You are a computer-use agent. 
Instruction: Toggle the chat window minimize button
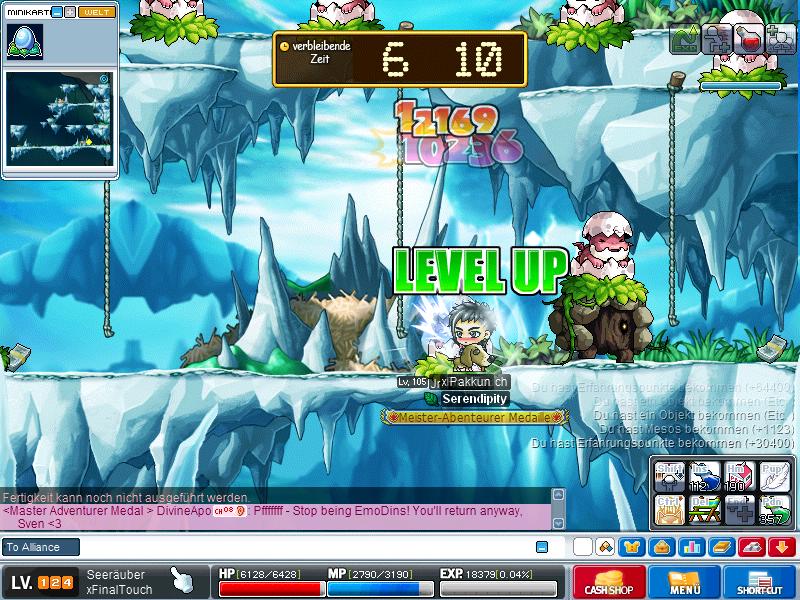tap(542, 547)
